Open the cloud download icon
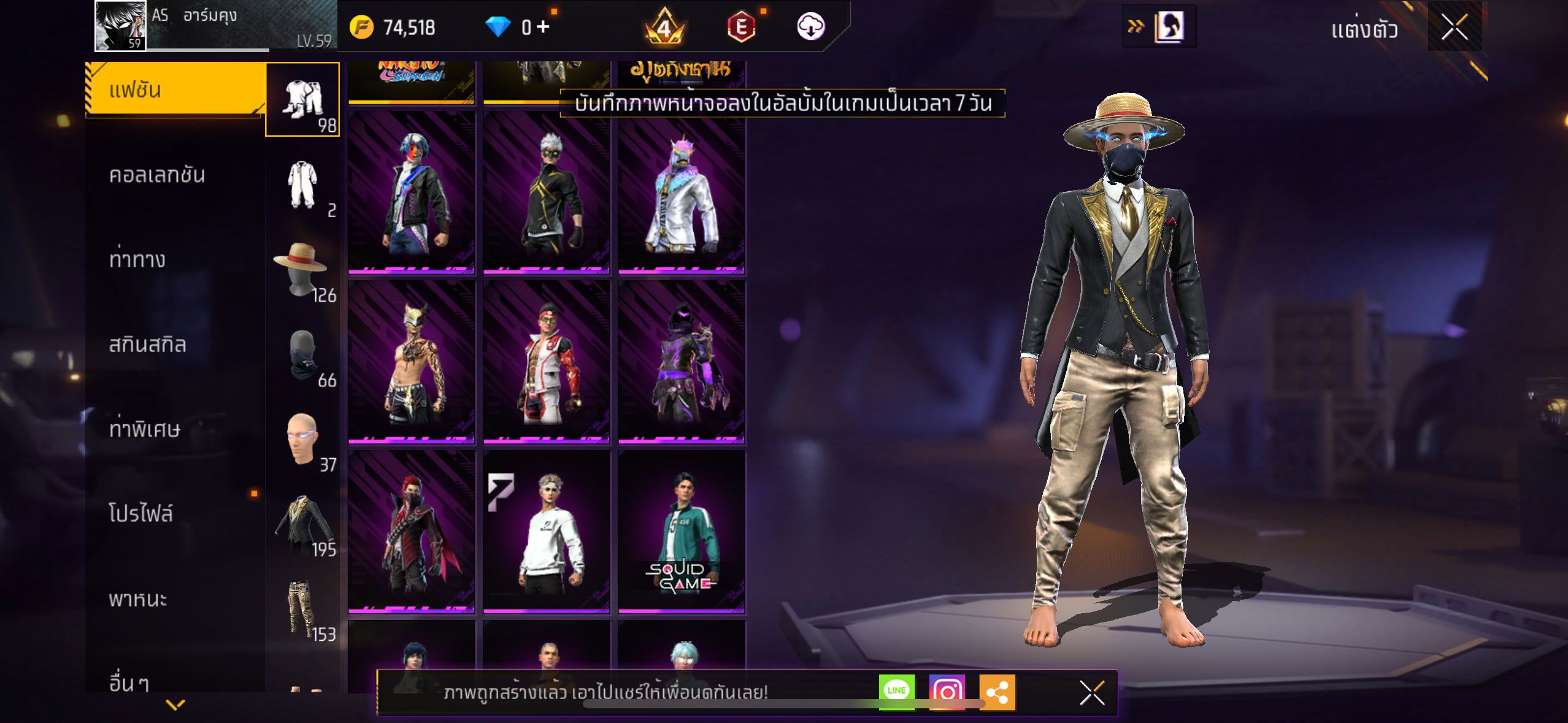 pos(810,27)
